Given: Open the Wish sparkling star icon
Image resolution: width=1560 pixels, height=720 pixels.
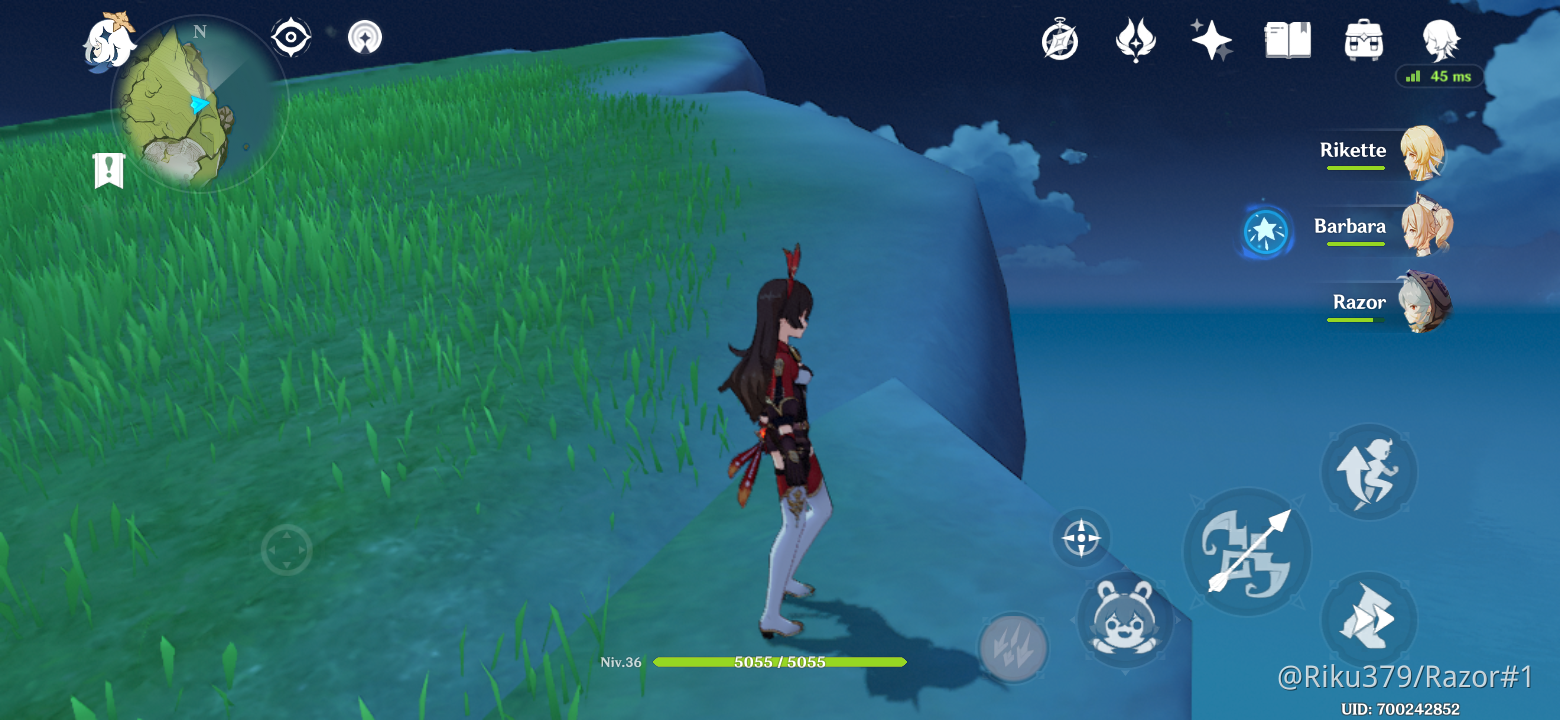Looking at the screenshot, I should tap(1210, 40).
